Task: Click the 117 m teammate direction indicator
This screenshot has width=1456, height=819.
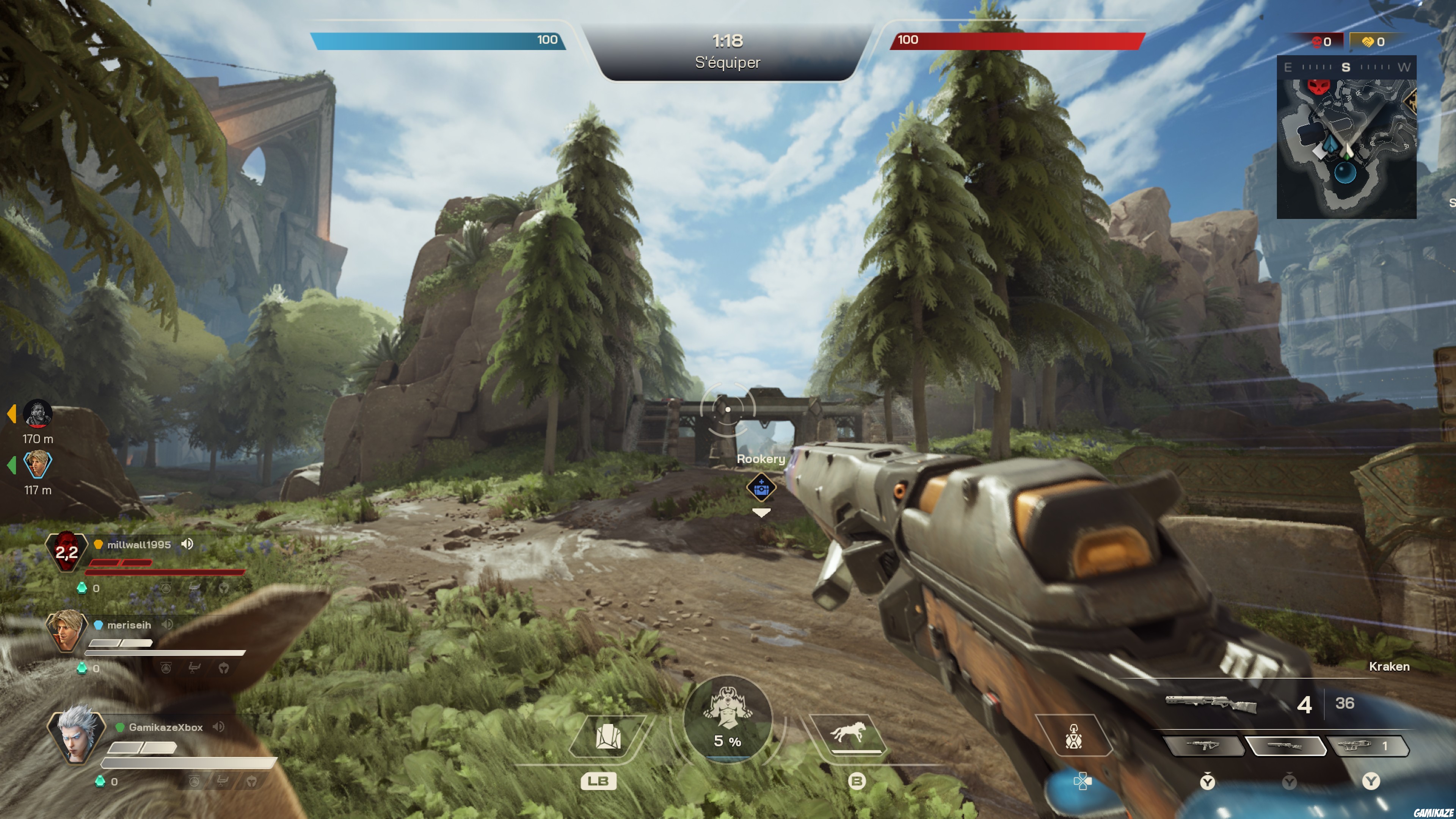Action: [x=37, y=464]
